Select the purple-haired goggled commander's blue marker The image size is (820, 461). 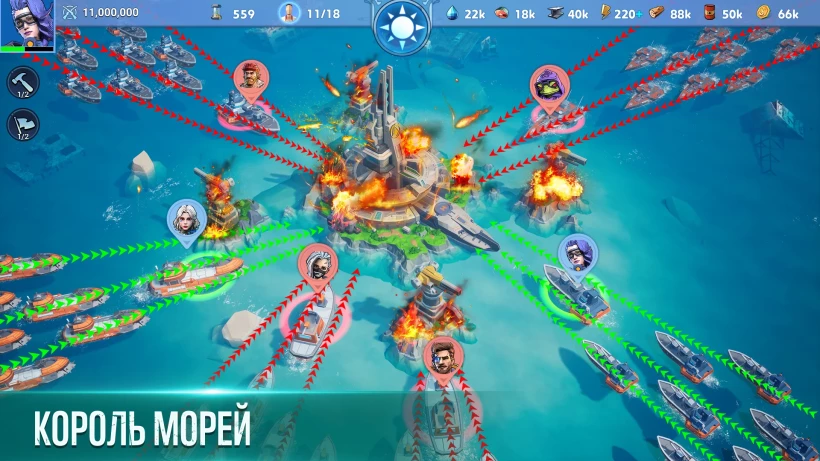pos(575,254)
